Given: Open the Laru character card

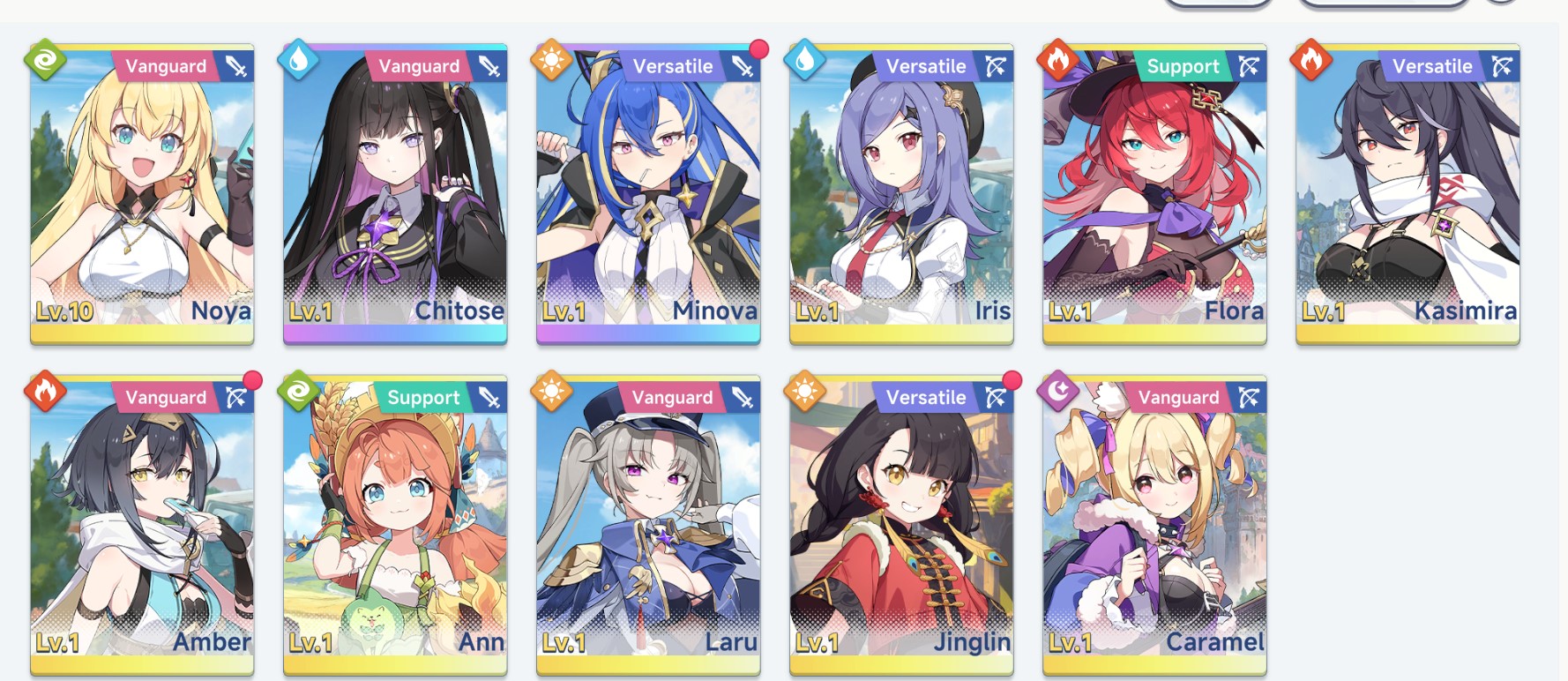Looking at the screenshot, I should tap(648, 526).
